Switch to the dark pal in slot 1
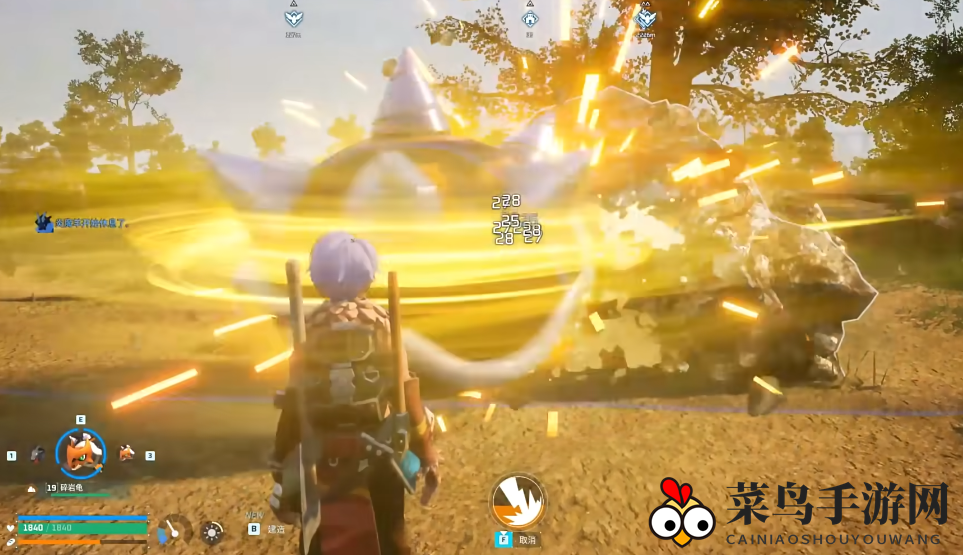This screenshot has height=555, width=963. pos(37,454)
